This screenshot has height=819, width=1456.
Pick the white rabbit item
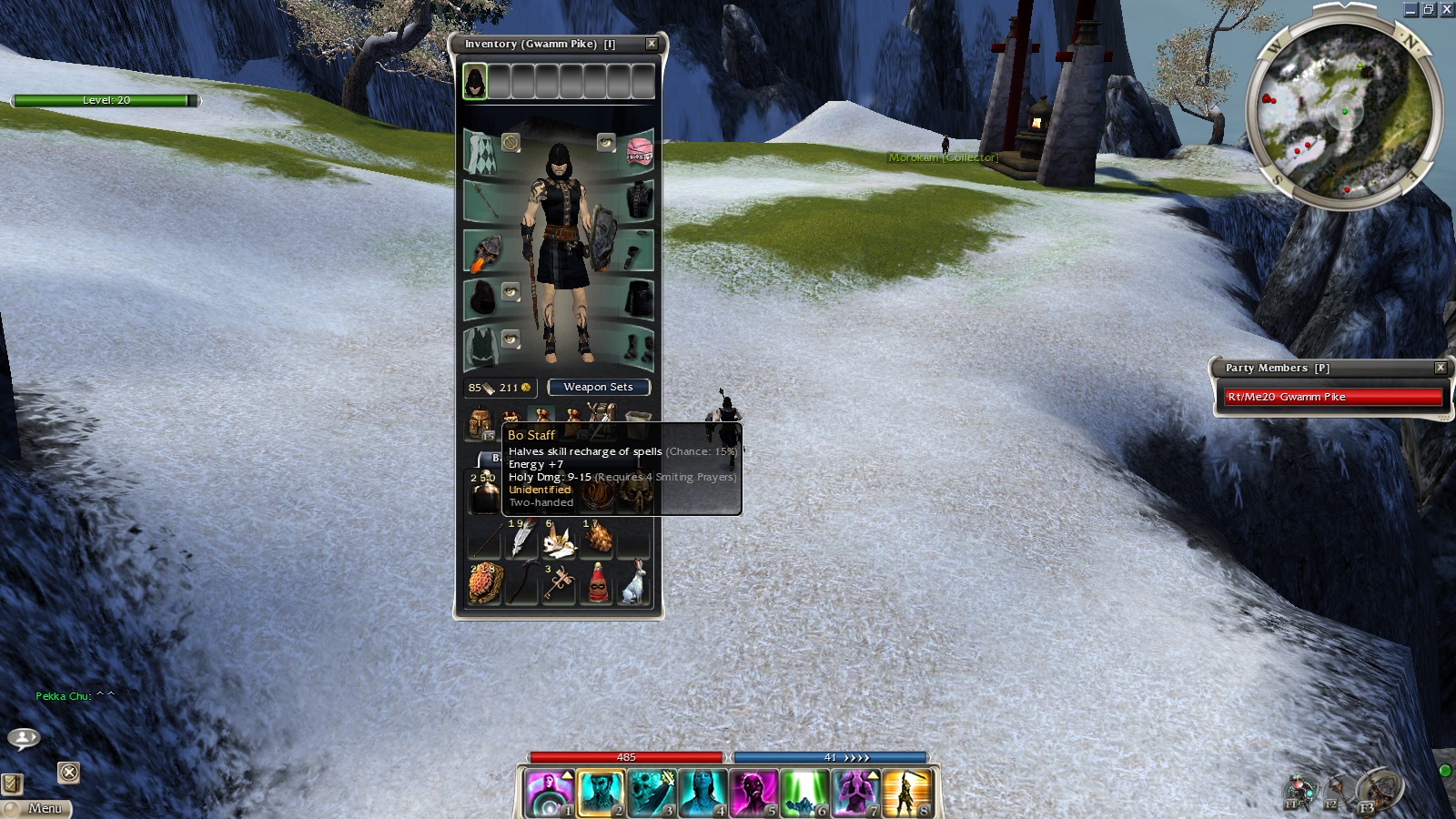(634, 583)
